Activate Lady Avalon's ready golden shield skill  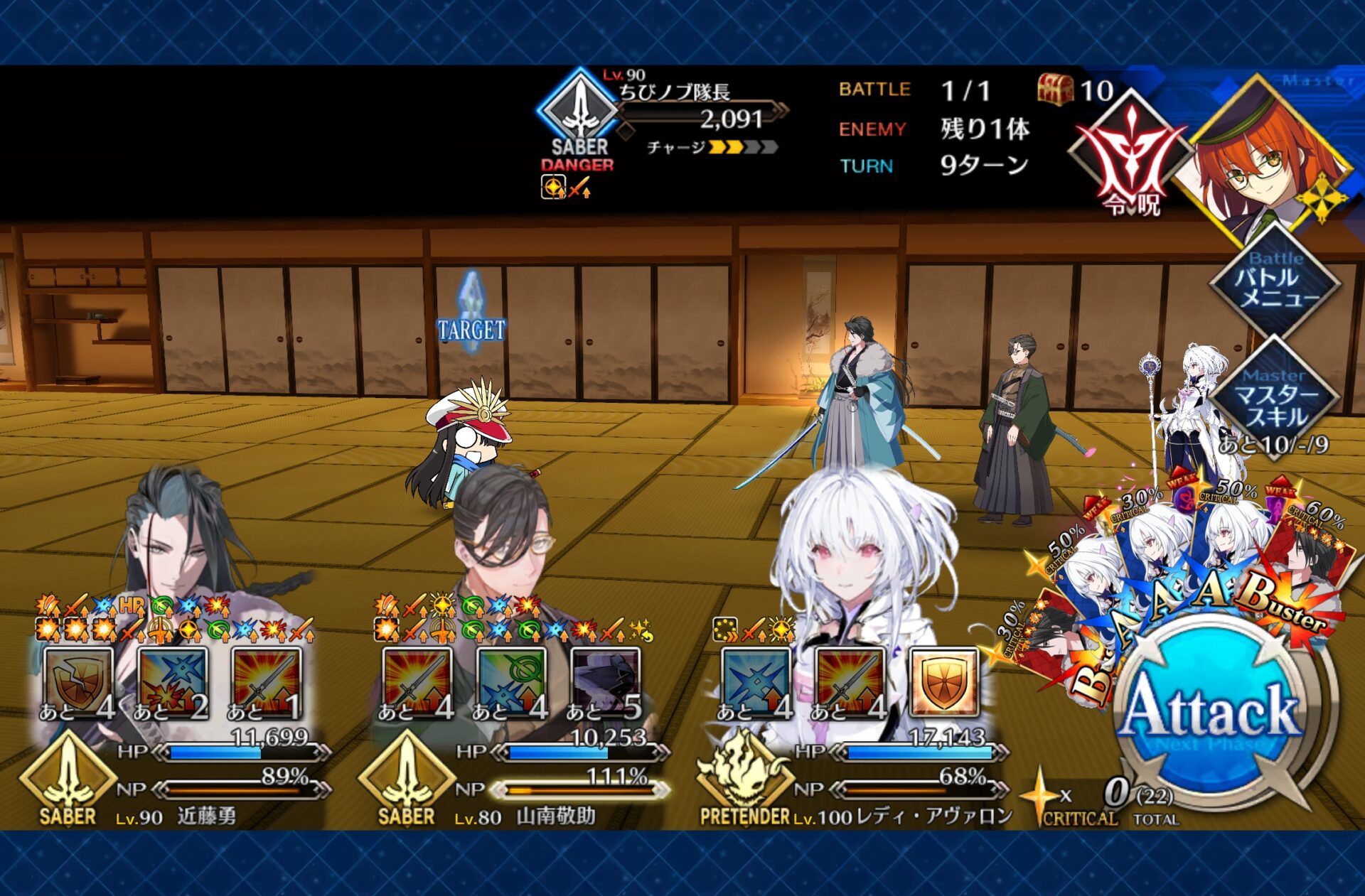pyautogui.click(x=943, y=682)
